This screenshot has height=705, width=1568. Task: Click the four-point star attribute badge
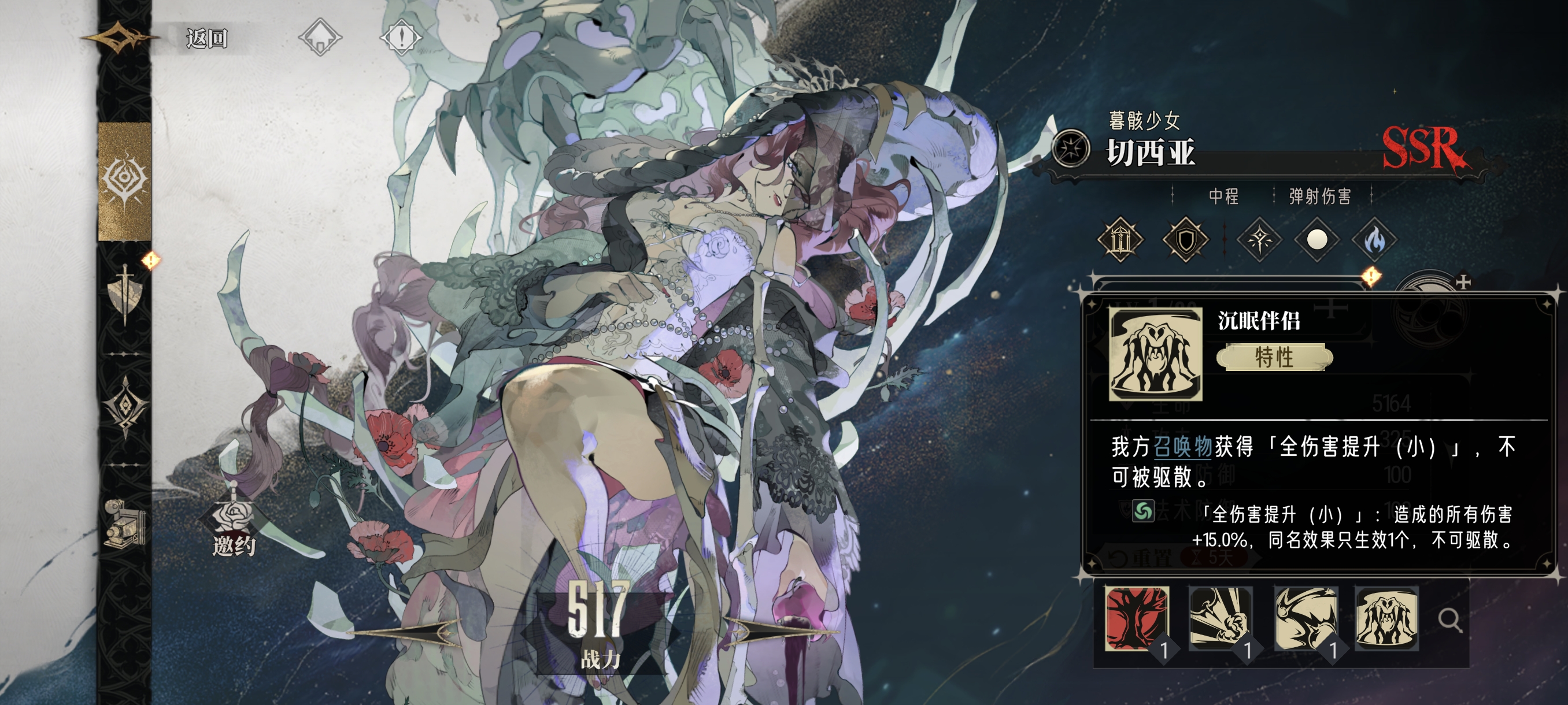point(1259,240)
